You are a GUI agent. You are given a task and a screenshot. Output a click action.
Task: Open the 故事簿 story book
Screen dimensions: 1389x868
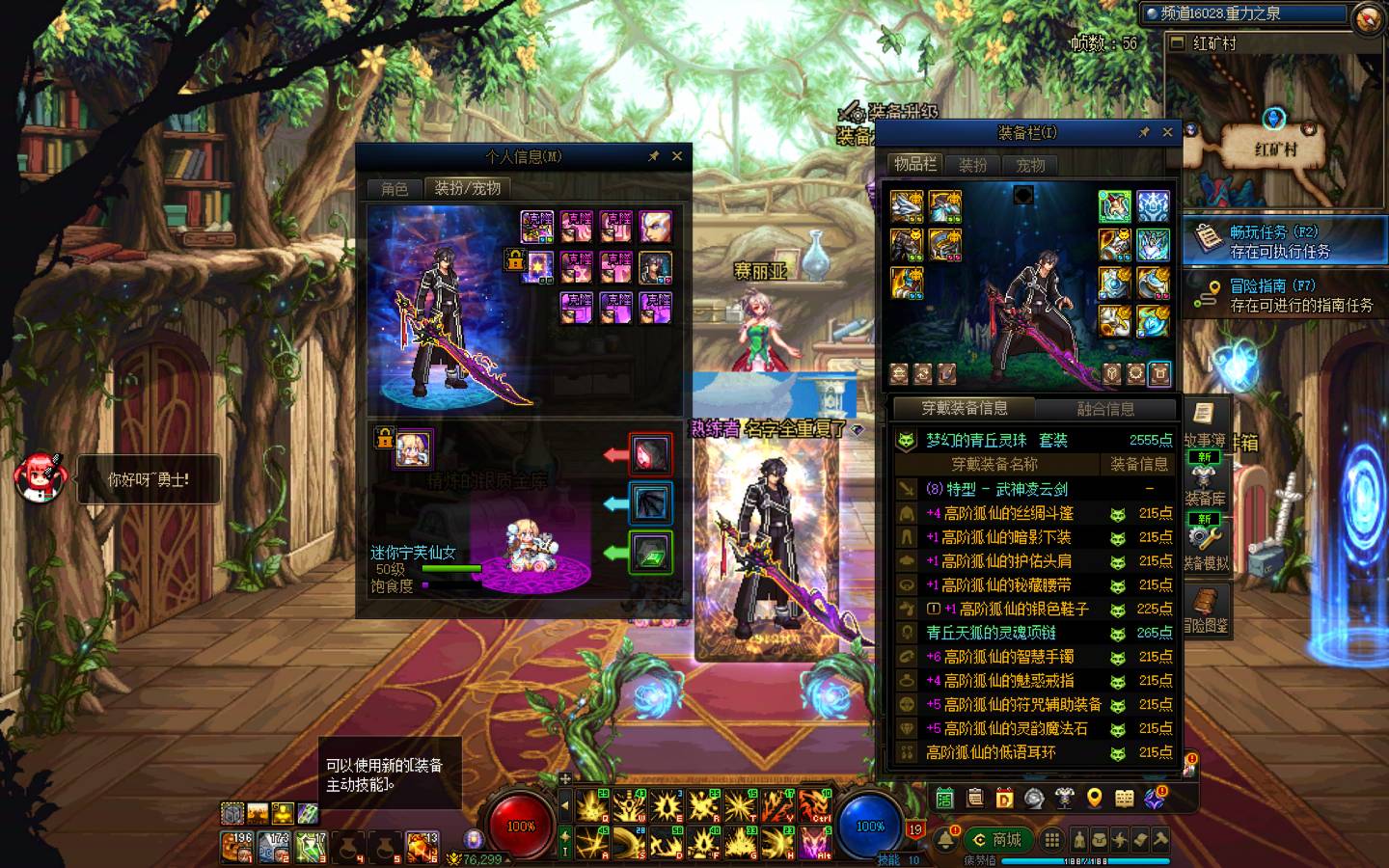click(1204, 422)
